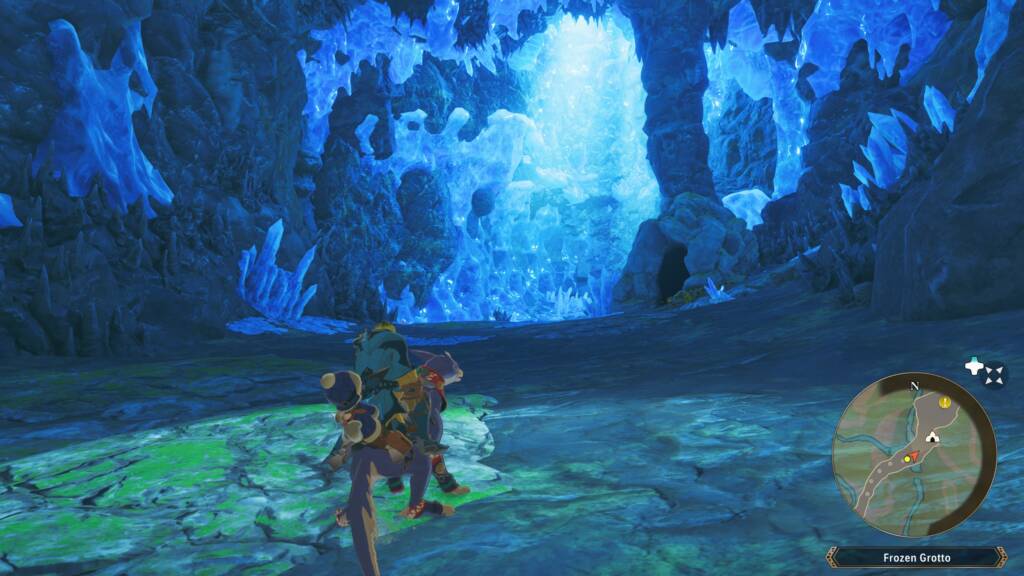Open the circular minimap

pyautogui.click(x=914, y=454)
